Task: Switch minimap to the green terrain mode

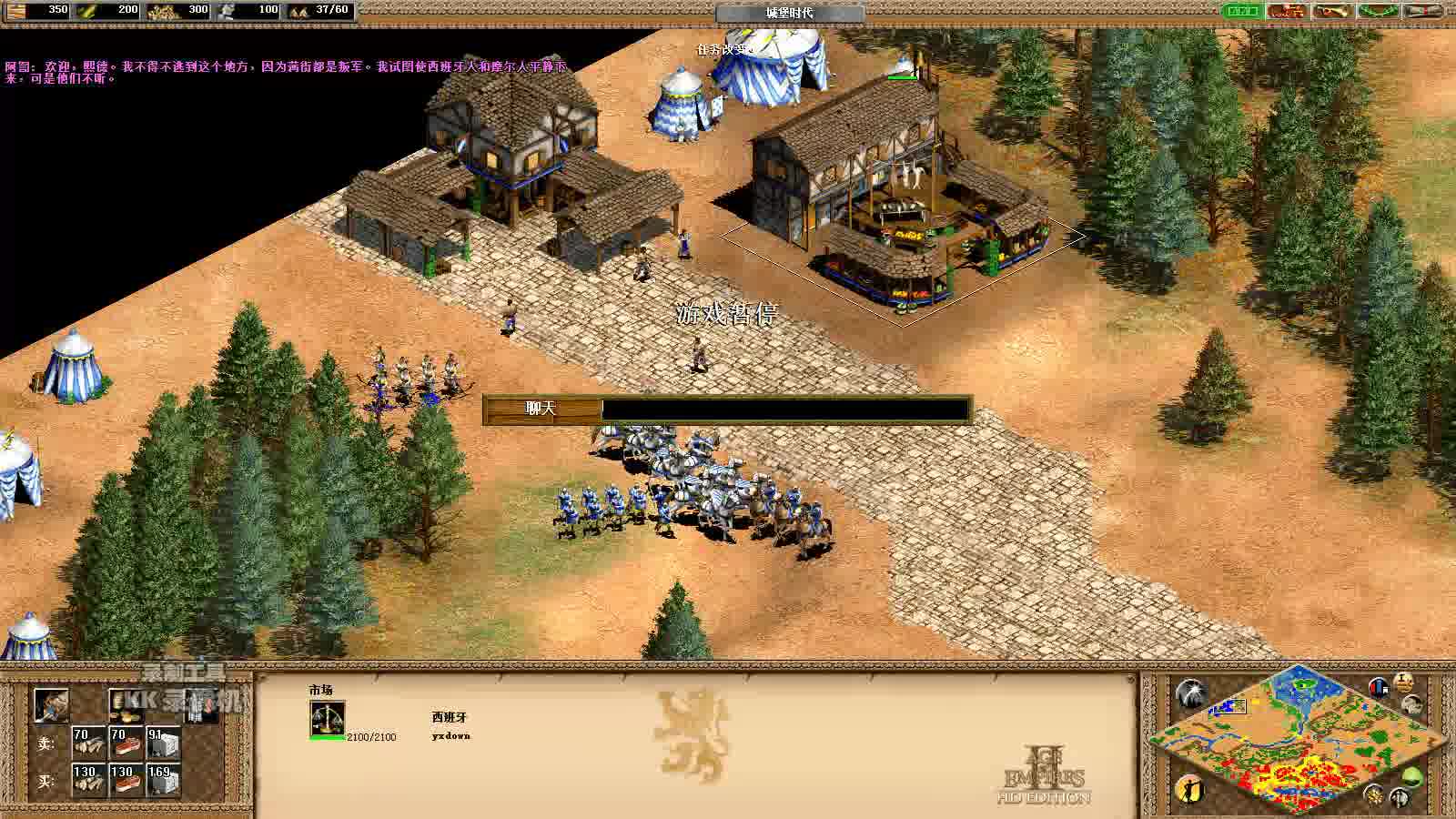Action: point(1411,778)
